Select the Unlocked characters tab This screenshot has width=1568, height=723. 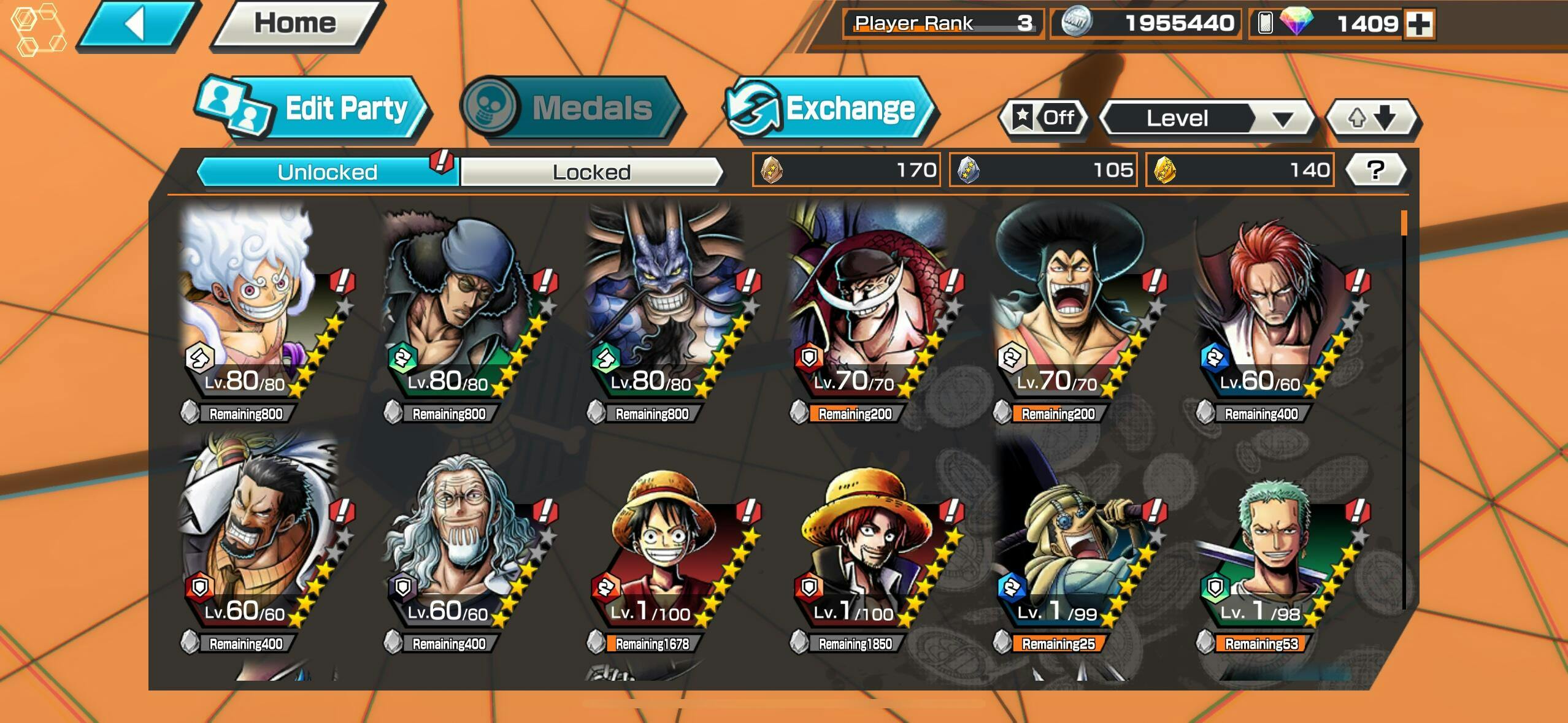[x=327, y=172]
